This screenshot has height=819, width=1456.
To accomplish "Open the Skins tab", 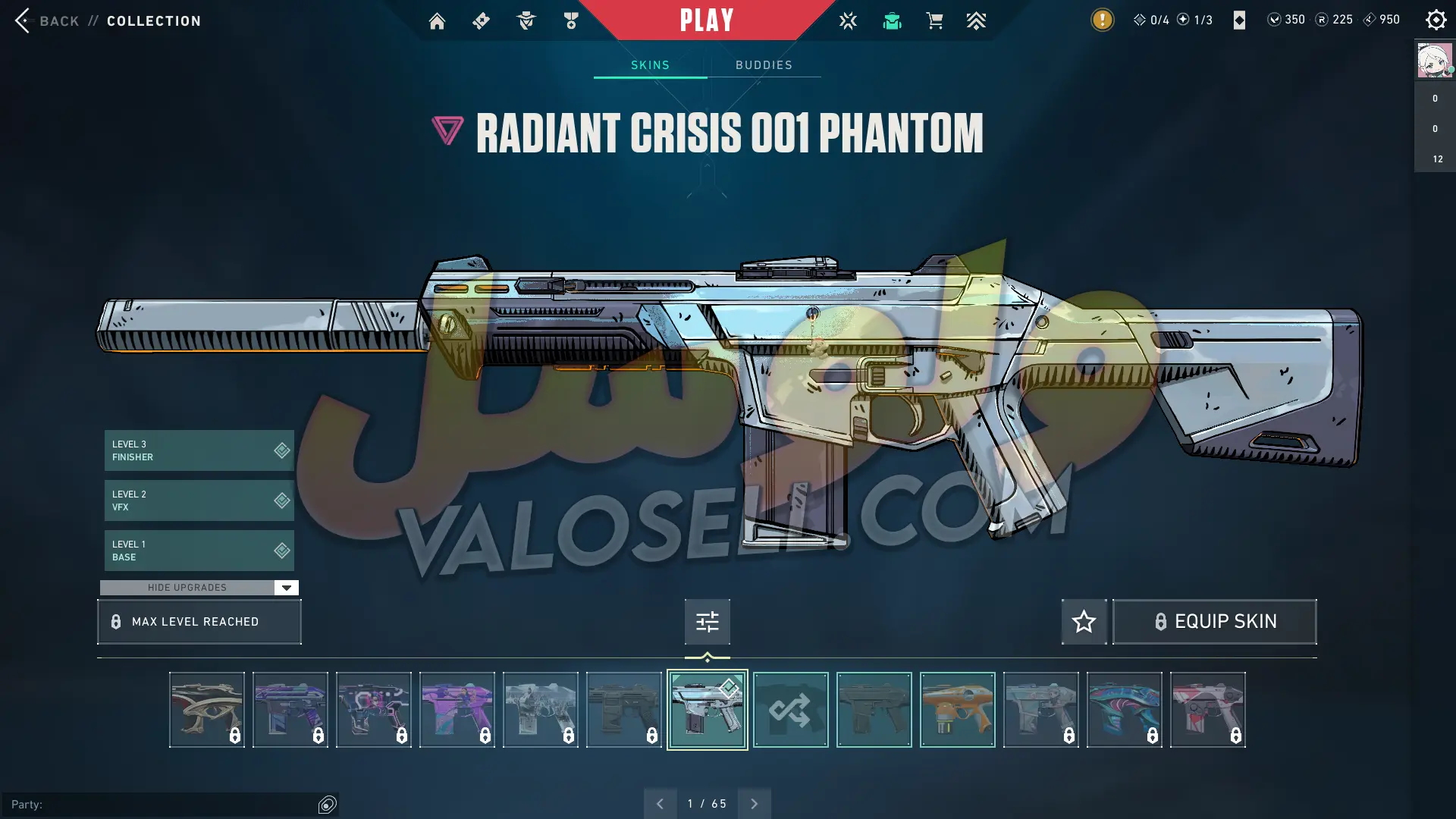I will pyautogui.click(x=650, y=65).
